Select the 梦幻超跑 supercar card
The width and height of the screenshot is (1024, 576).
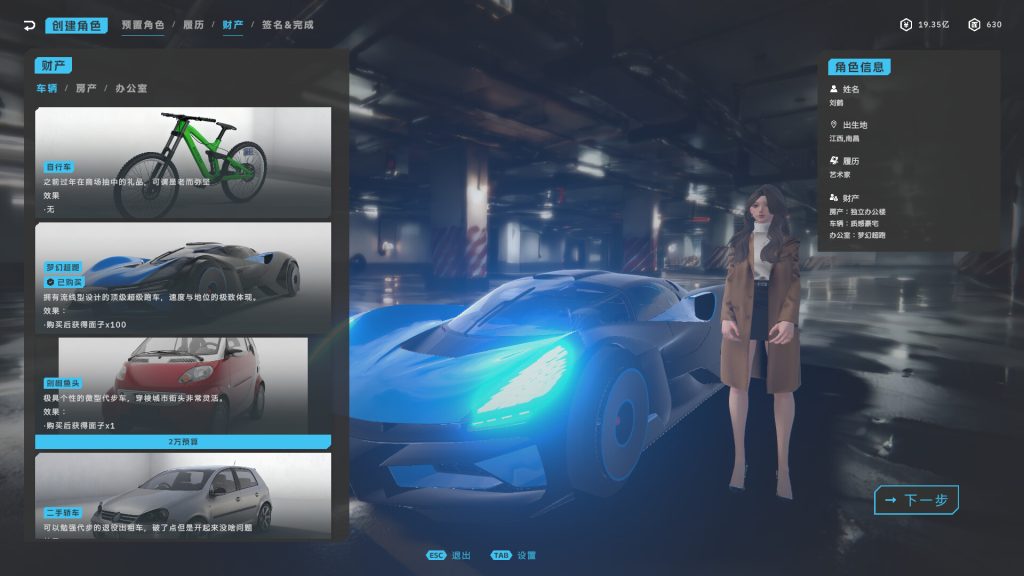(x=183, y=275)
